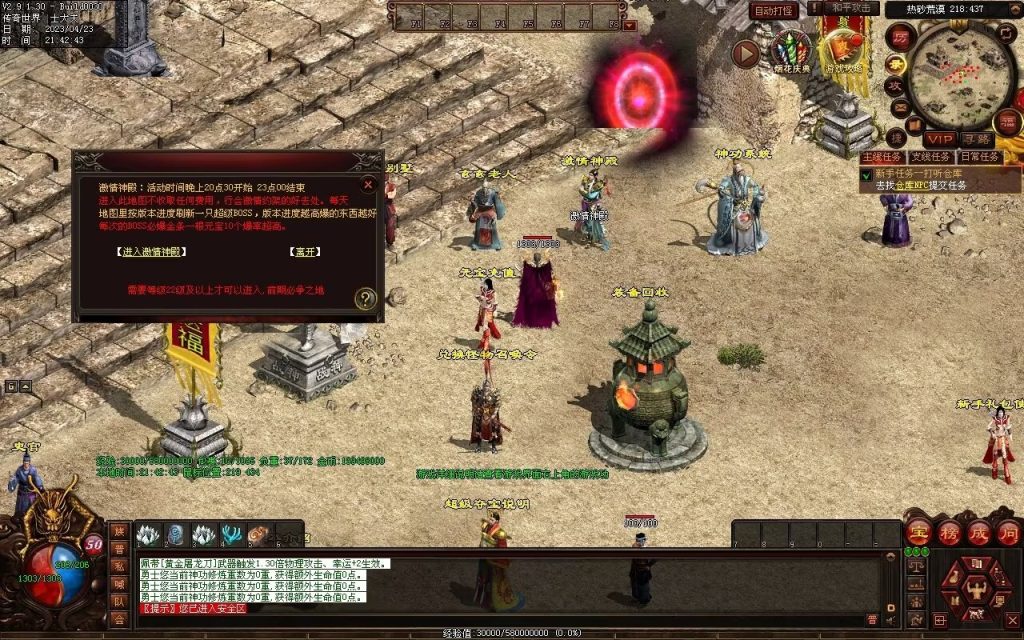Open the 榜 ranking round button
Viewport: 1024px width, 640px height.
click(x=950, y=532)
